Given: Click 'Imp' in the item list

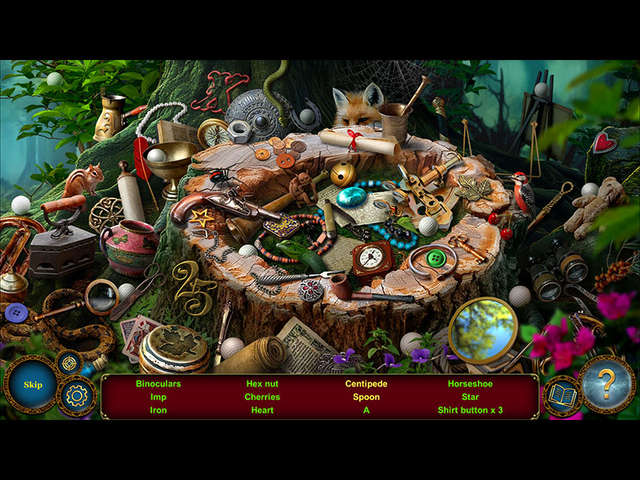Looking at the screenshot, I should click(x=159, y=396).
